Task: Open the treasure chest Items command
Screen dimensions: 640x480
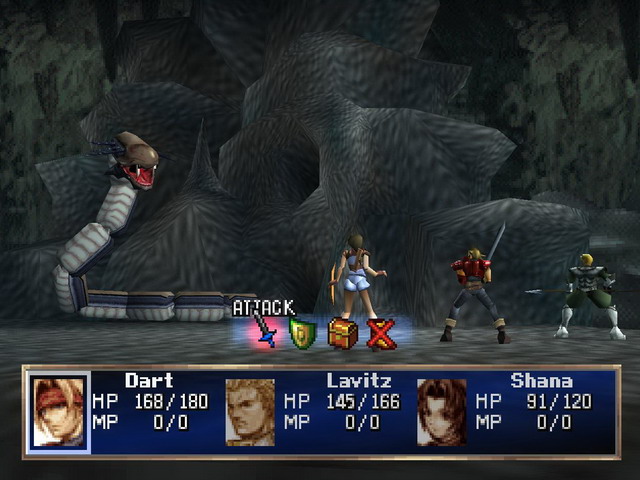Action: [342, 334]
